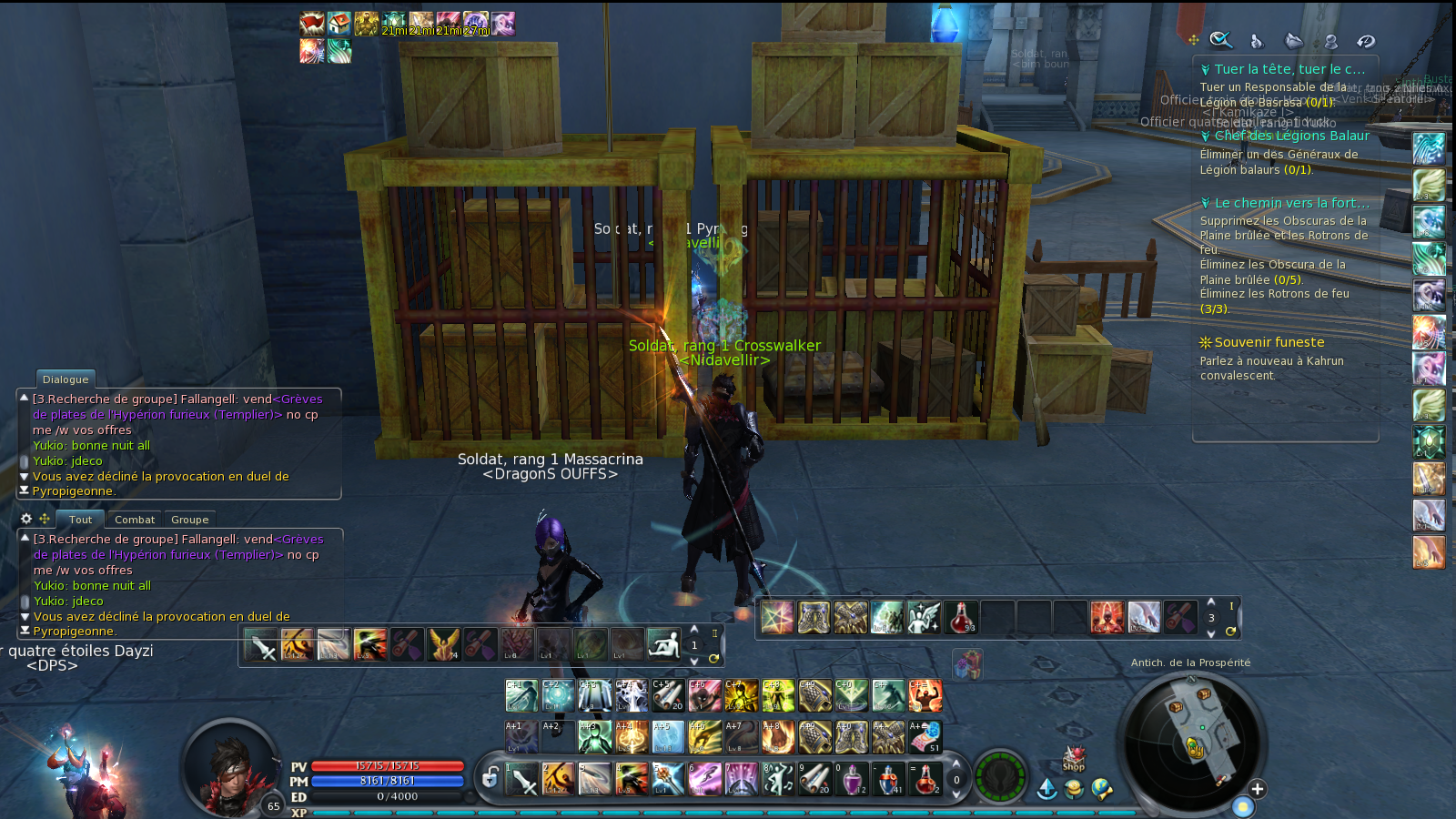Screen dimensions: 1456x819
Task: Activate the dancing figure emote in slot 8
Action: point(778,779)
